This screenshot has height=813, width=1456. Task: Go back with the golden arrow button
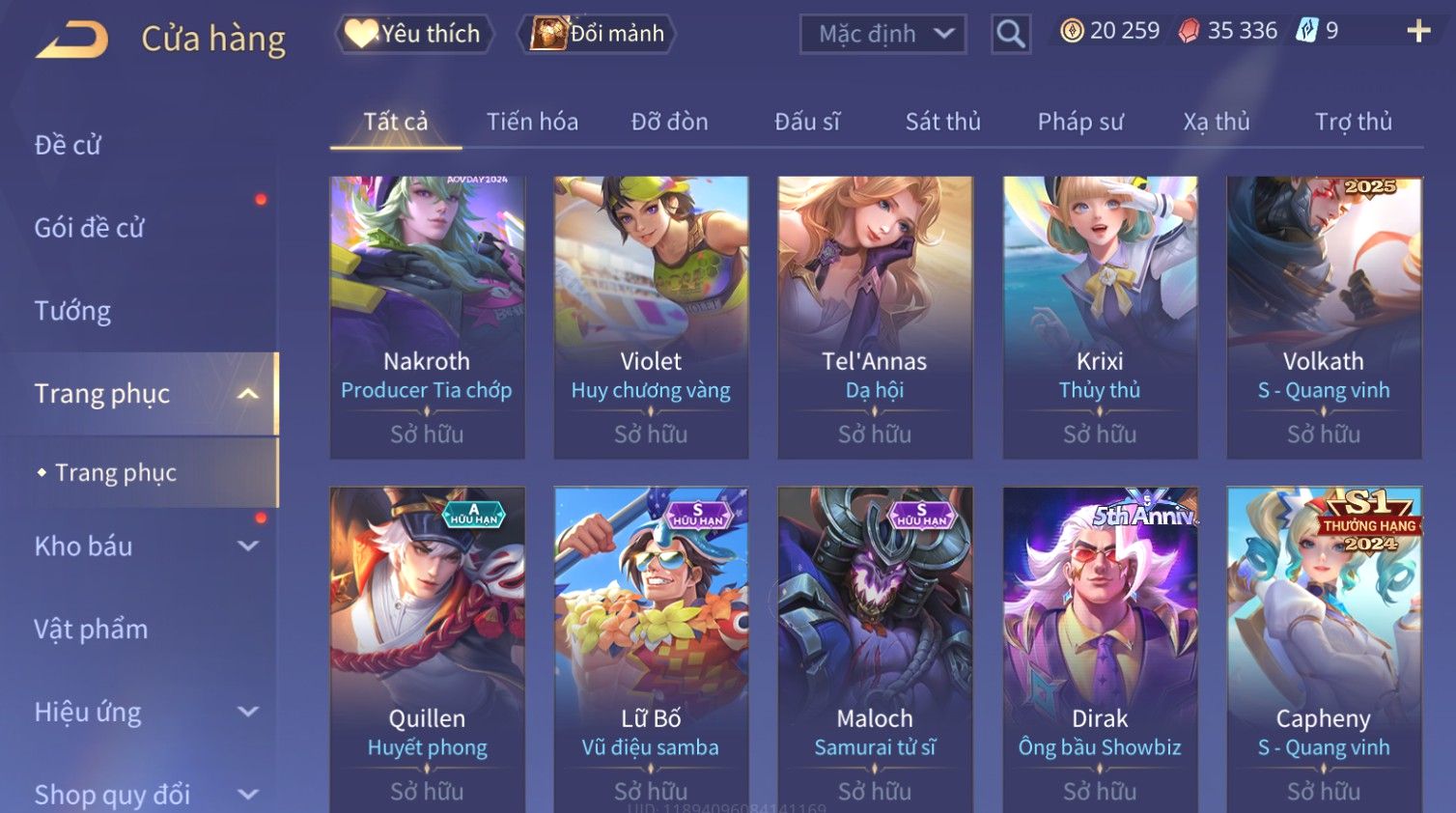pyautogui.click(x=72, y=40)
